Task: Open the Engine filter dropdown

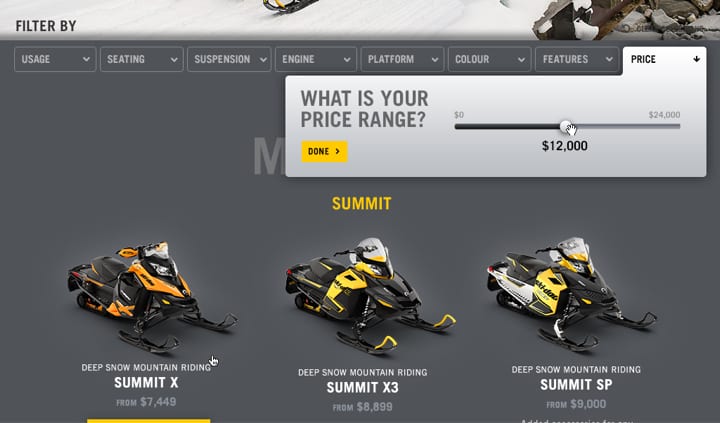Action: pyautogui.click(x=315, y=60)
